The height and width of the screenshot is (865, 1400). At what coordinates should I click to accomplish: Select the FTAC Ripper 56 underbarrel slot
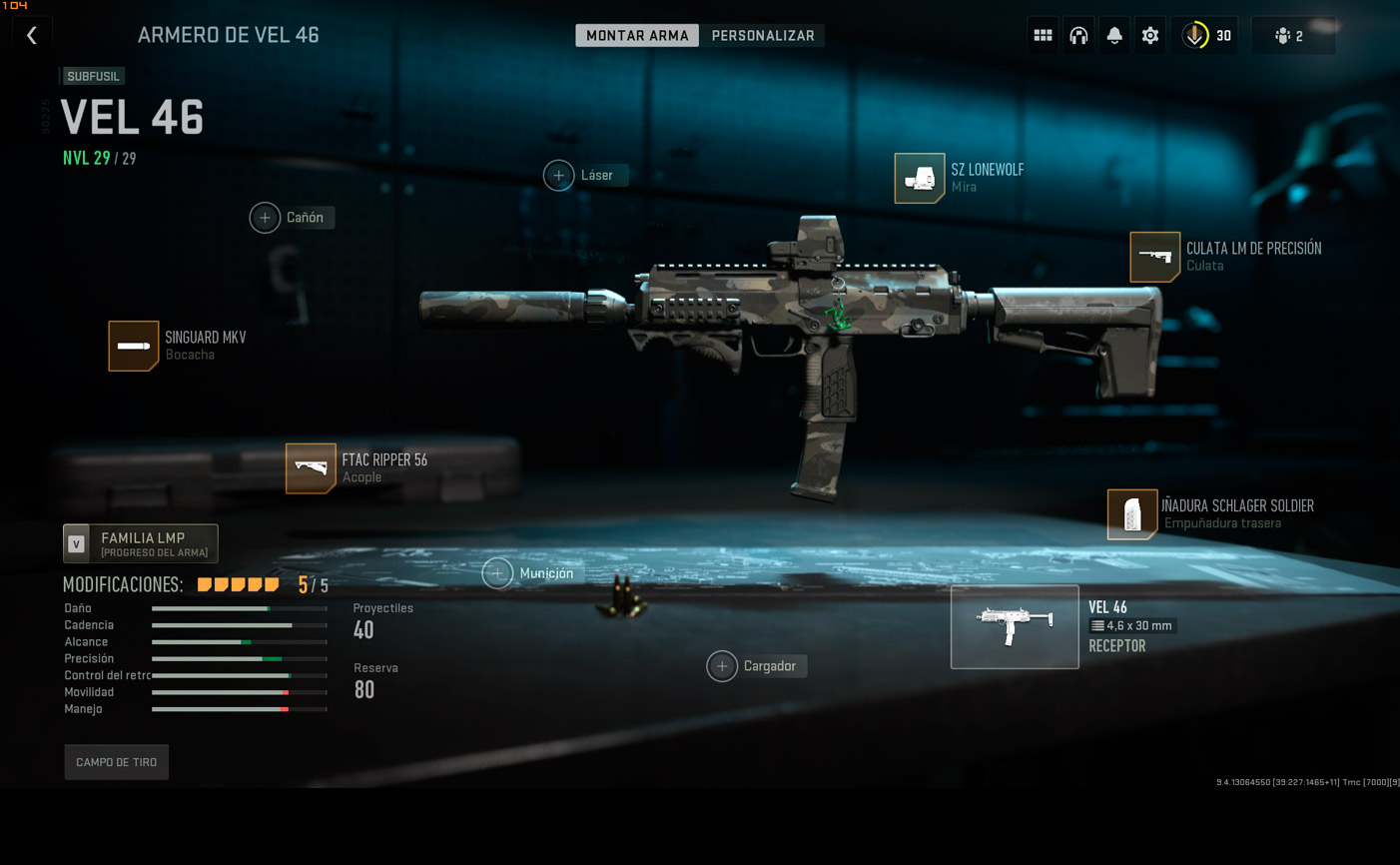(311, 468)
